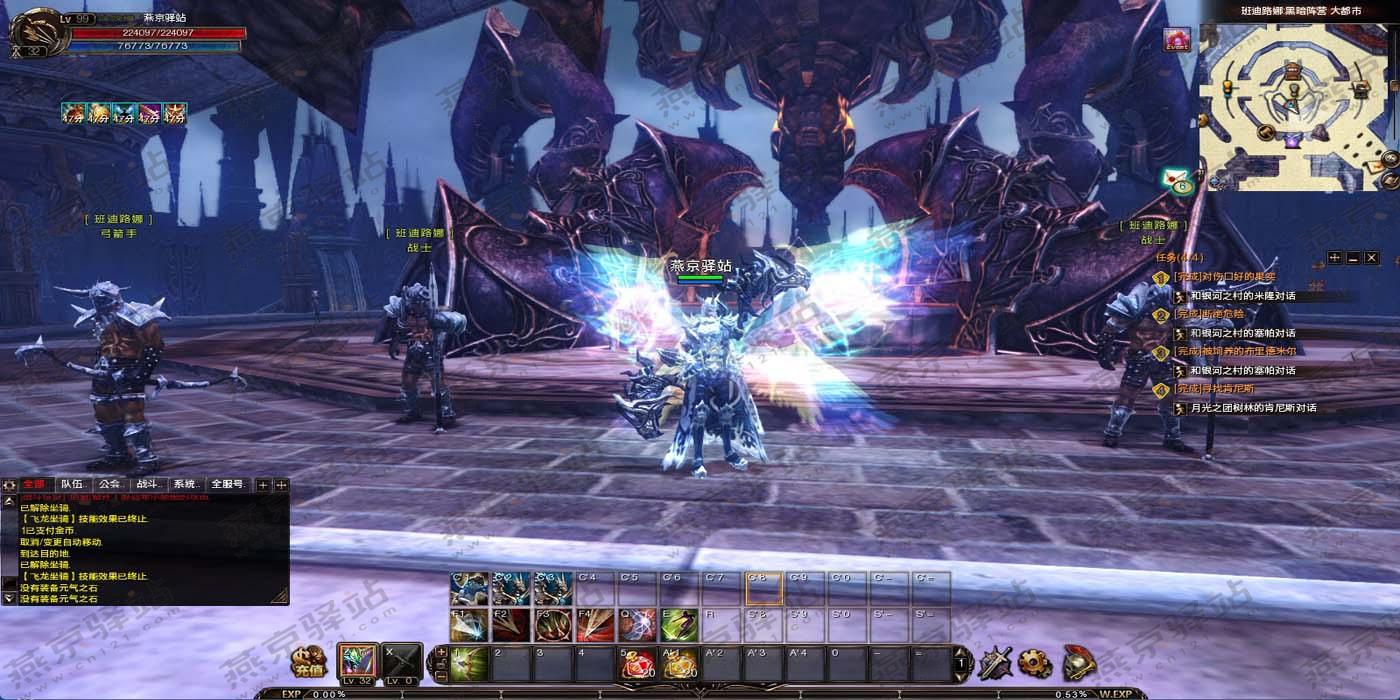Activate the E green dash skill

pyautogui.click(x=679, y=625)
